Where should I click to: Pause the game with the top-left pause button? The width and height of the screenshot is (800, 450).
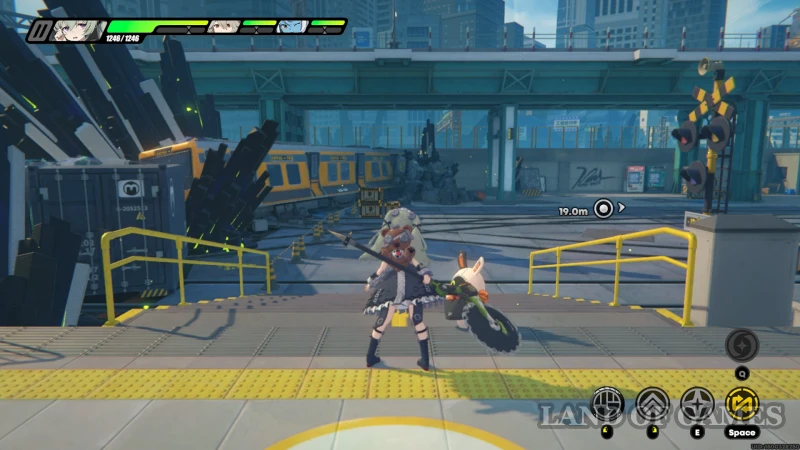tap(38, 30)
